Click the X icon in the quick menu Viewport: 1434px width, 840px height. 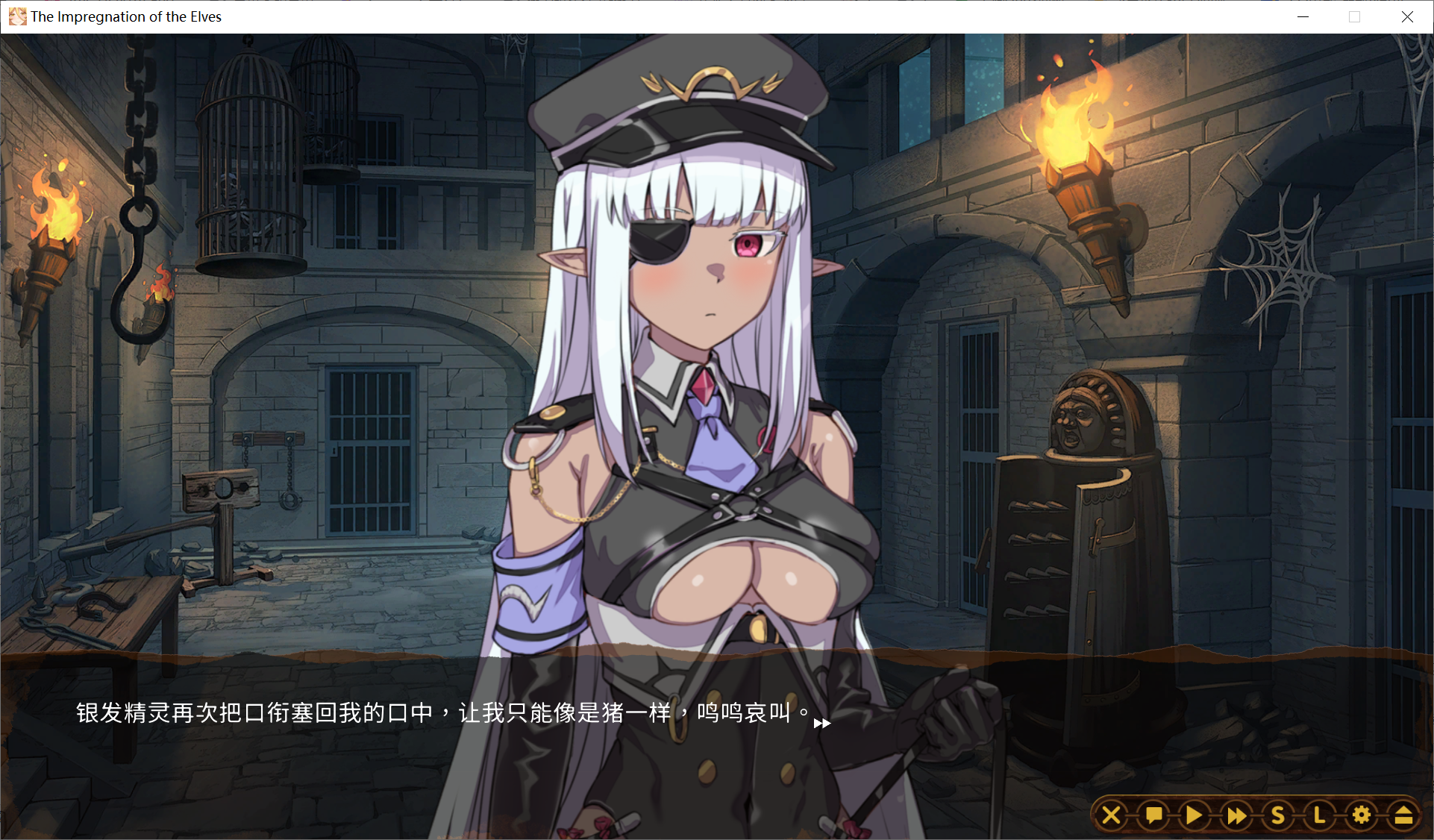1111,815
